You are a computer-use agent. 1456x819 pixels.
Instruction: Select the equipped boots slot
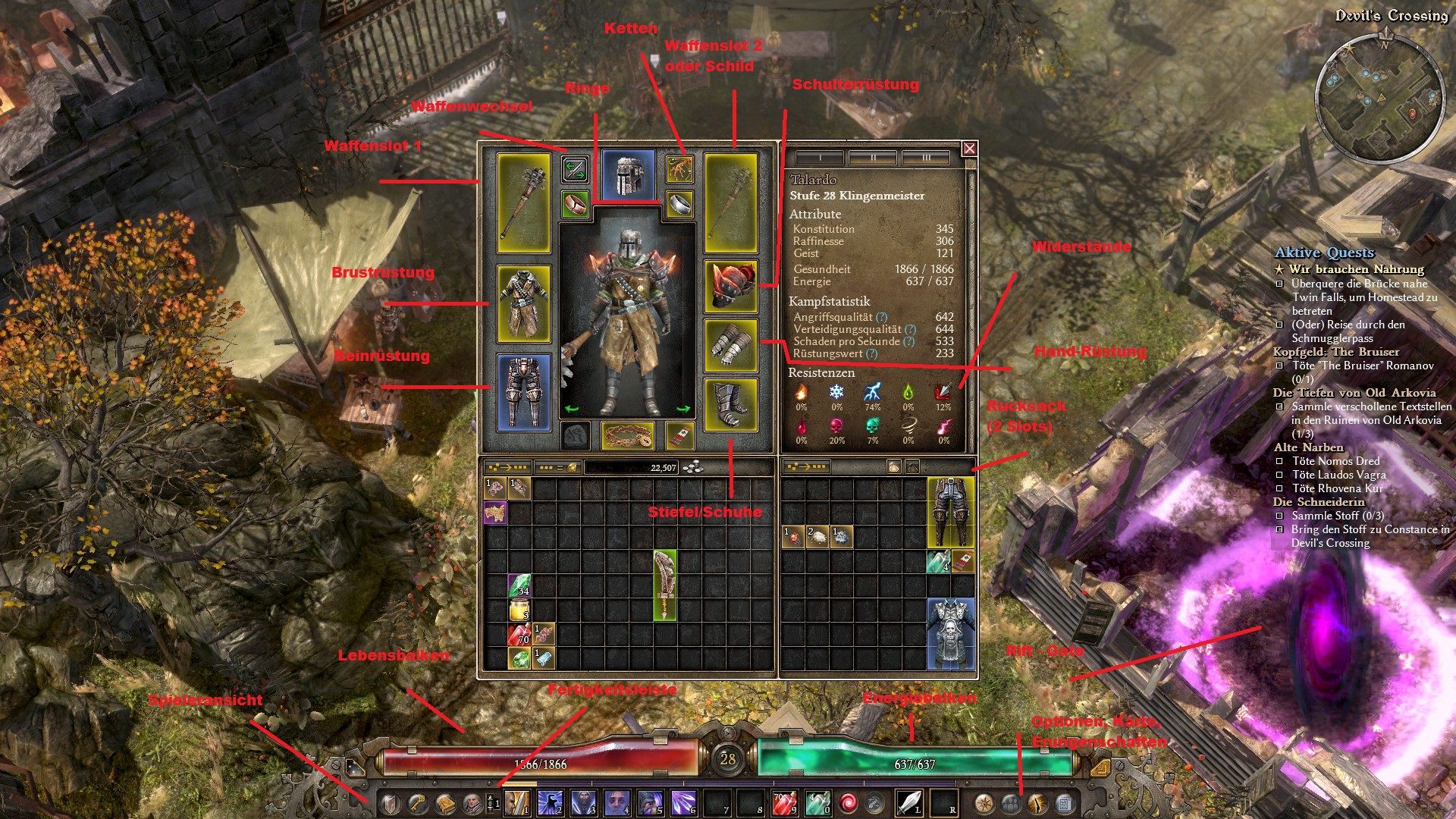[x=730, y=405]
